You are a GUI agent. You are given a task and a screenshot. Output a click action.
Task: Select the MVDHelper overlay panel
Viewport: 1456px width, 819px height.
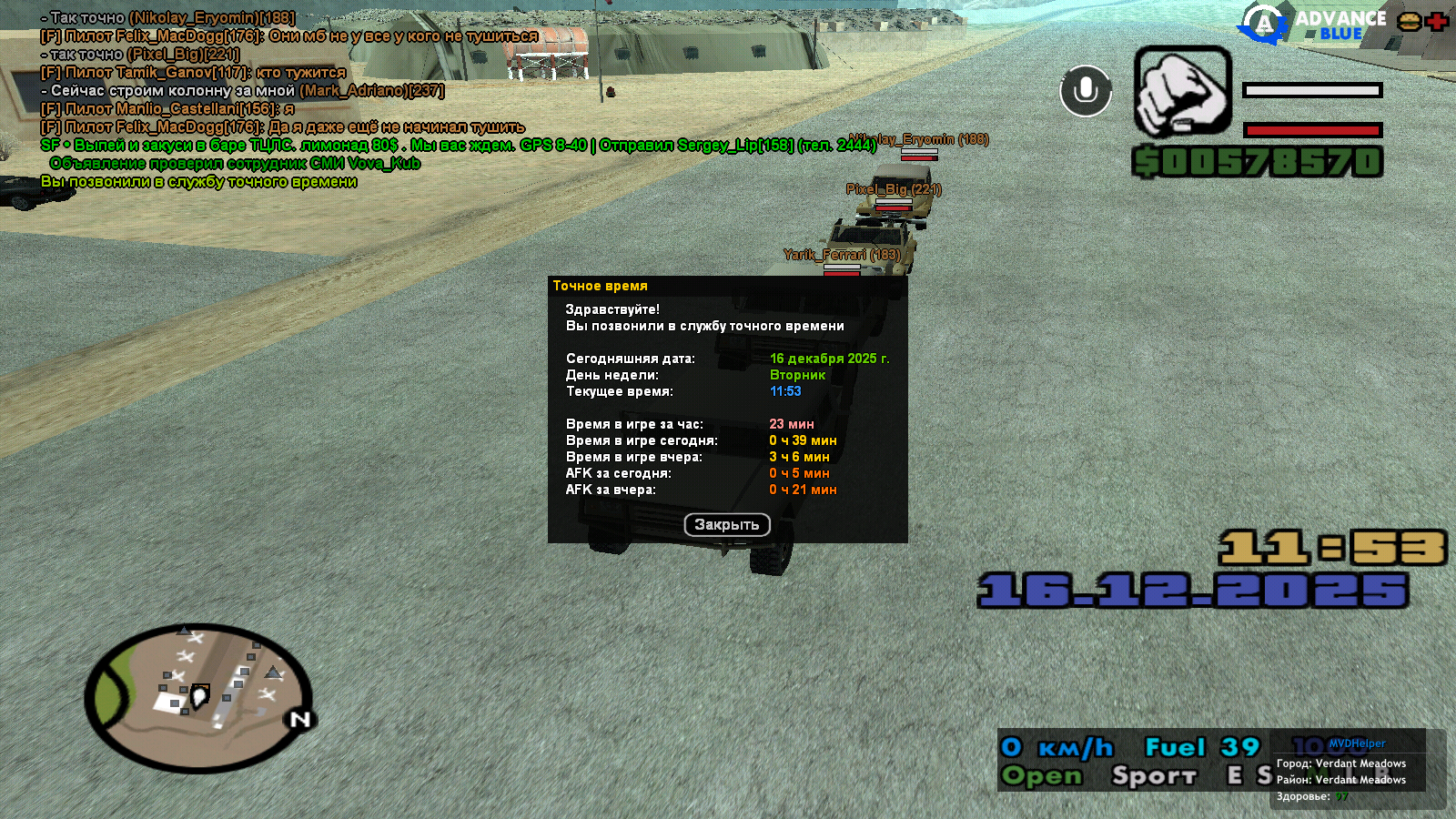coord(1356,770)
